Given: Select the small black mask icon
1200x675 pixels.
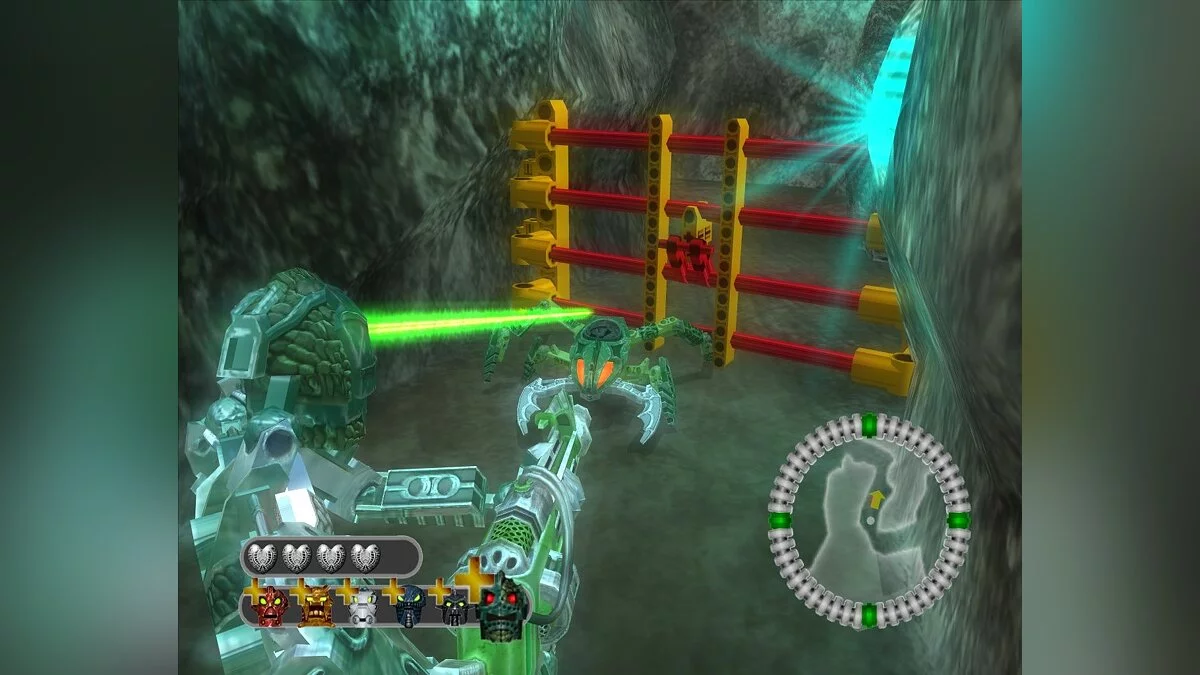Looking at the screenshot, I should point(455,608).
